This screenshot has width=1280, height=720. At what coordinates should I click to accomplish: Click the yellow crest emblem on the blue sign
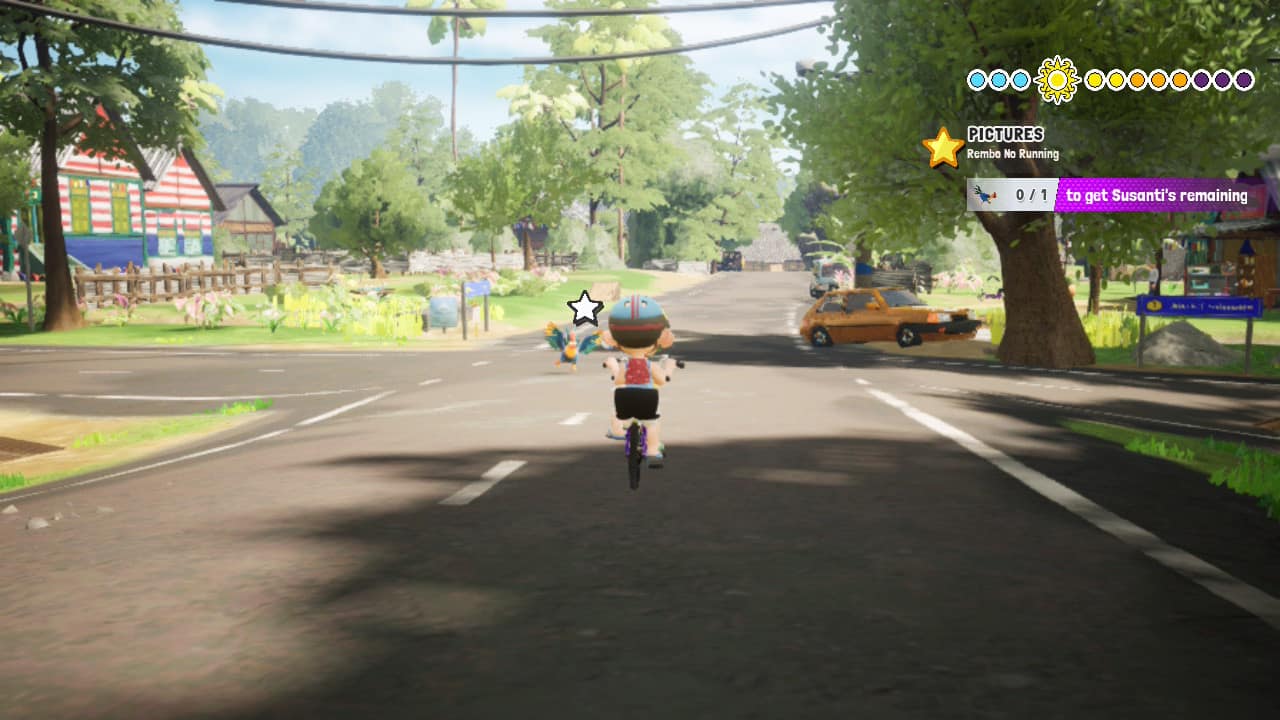coord(1154,305)
